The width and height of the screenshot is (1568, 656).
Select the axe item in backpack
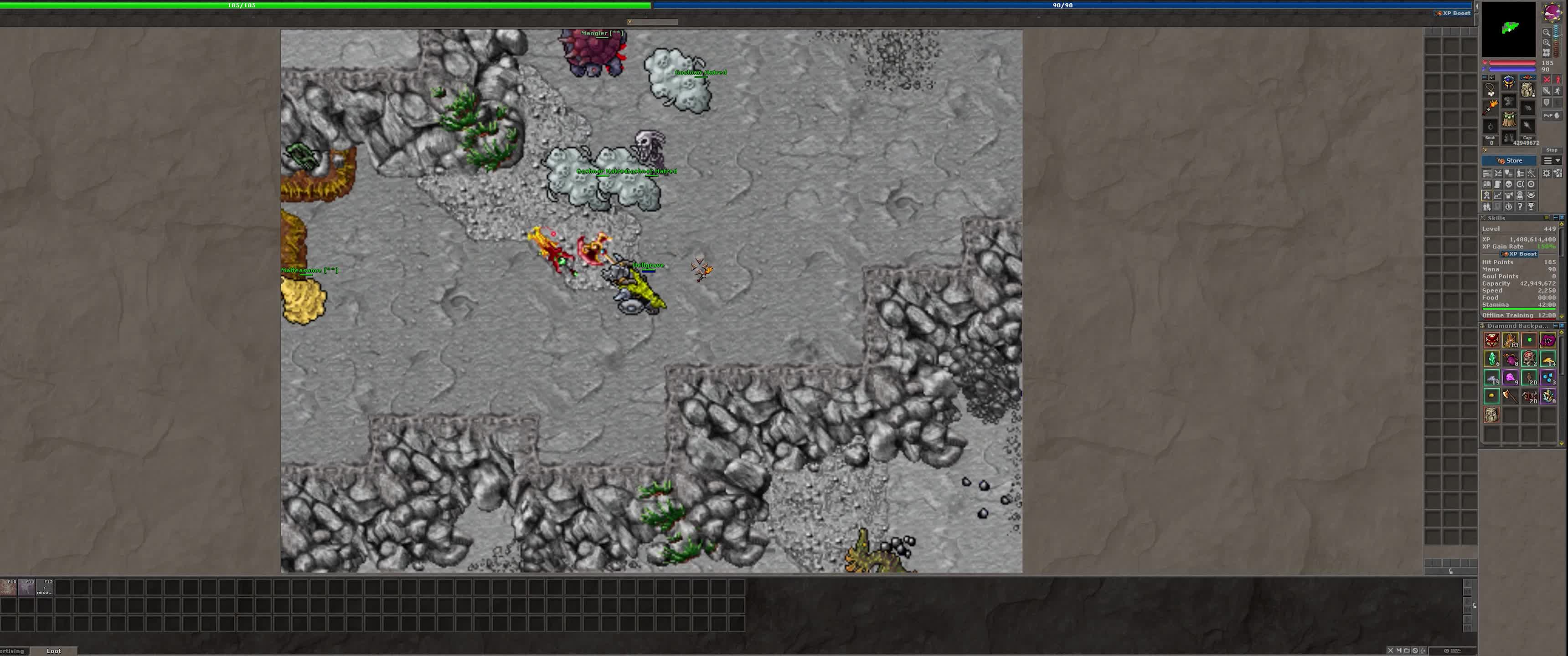coord(1510,397)
